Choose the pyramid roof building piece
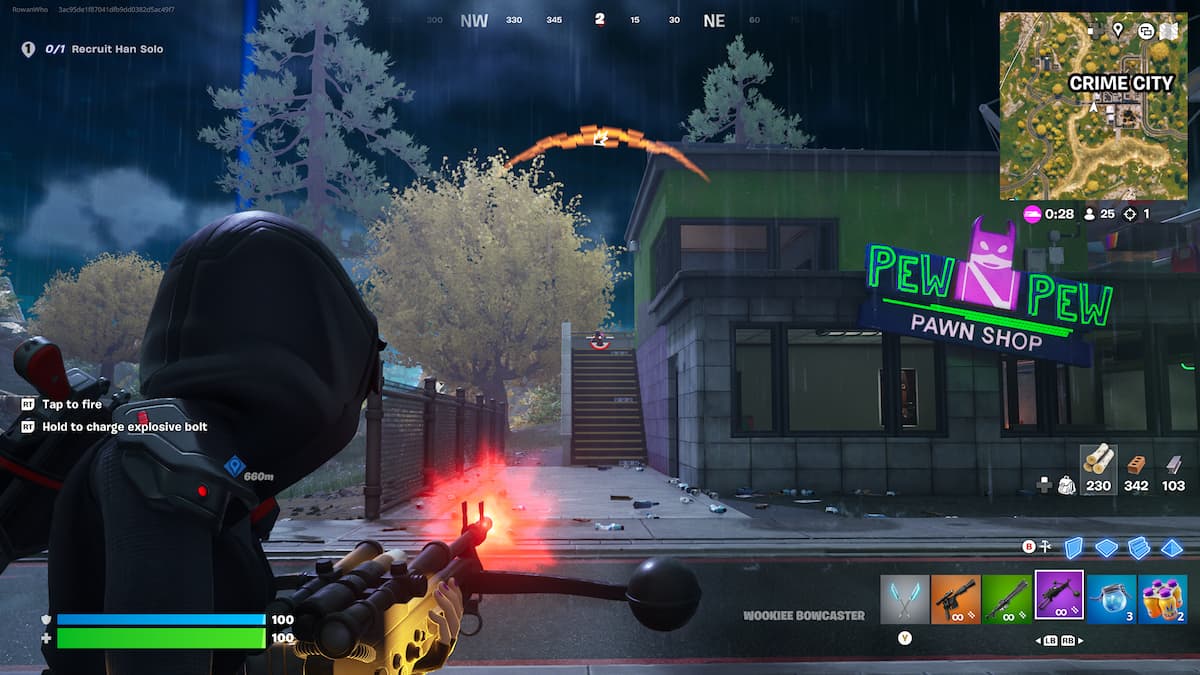 pyautogui.click(x=1172, y=547)
